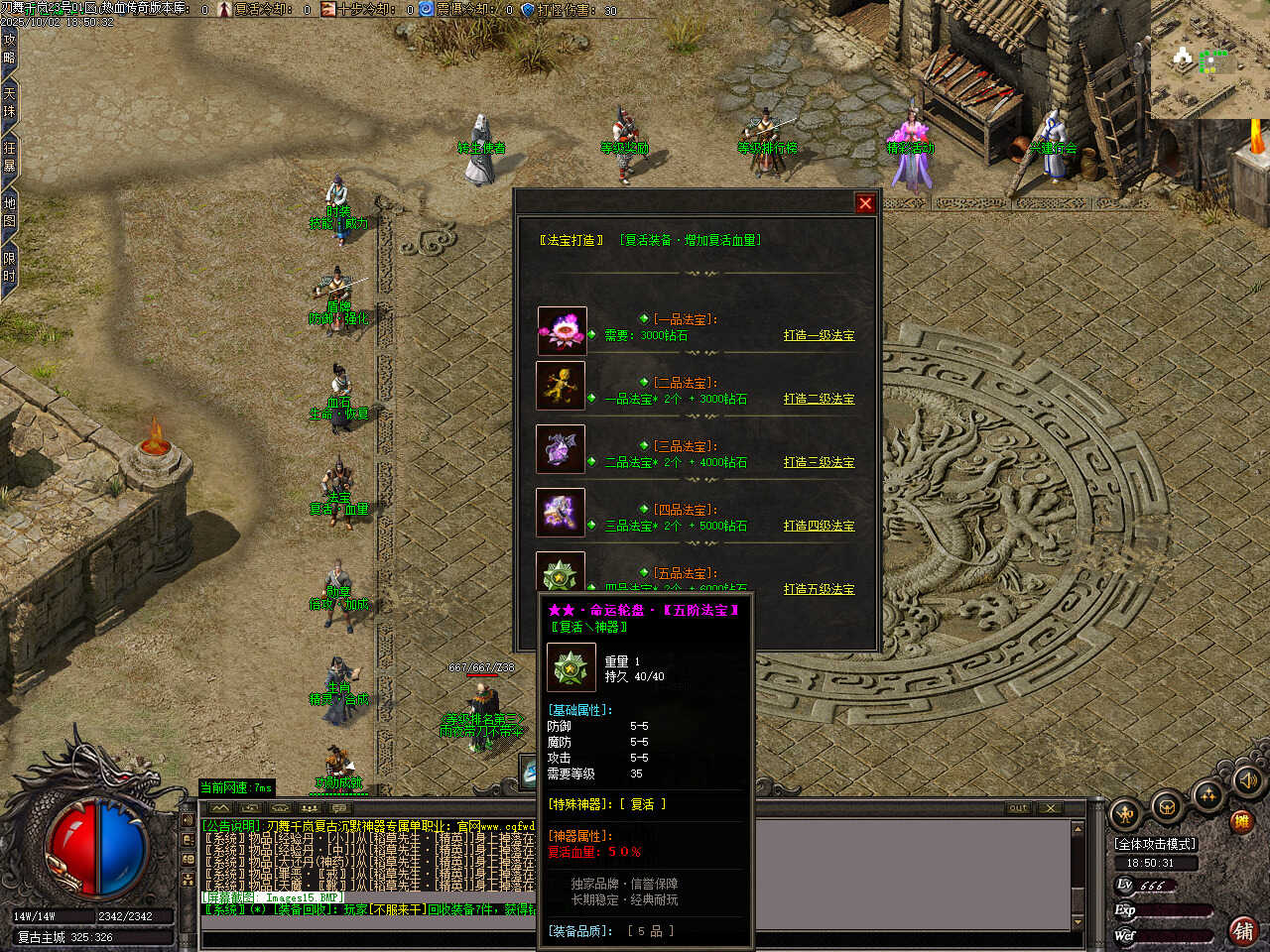This screenshot has width=1270, height=952.
Task: Open the 天珠 side tab
Action: (9, 102)
